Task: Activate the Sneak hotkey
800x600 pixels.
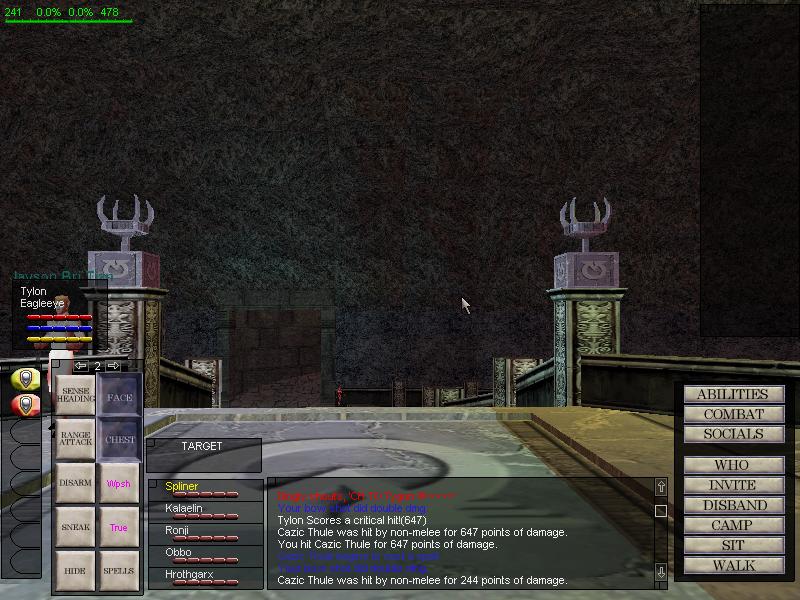Action: (76, 527)
